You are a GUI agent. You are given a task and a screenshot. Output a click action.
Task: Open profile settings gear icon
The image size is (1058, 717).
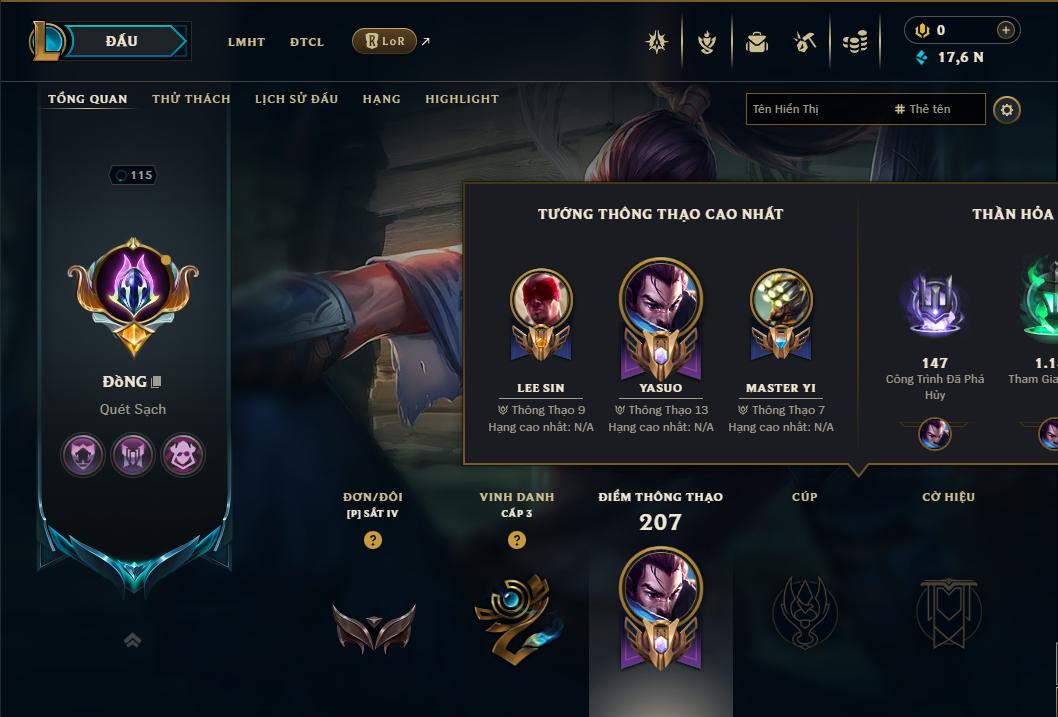coord(1007,109)
